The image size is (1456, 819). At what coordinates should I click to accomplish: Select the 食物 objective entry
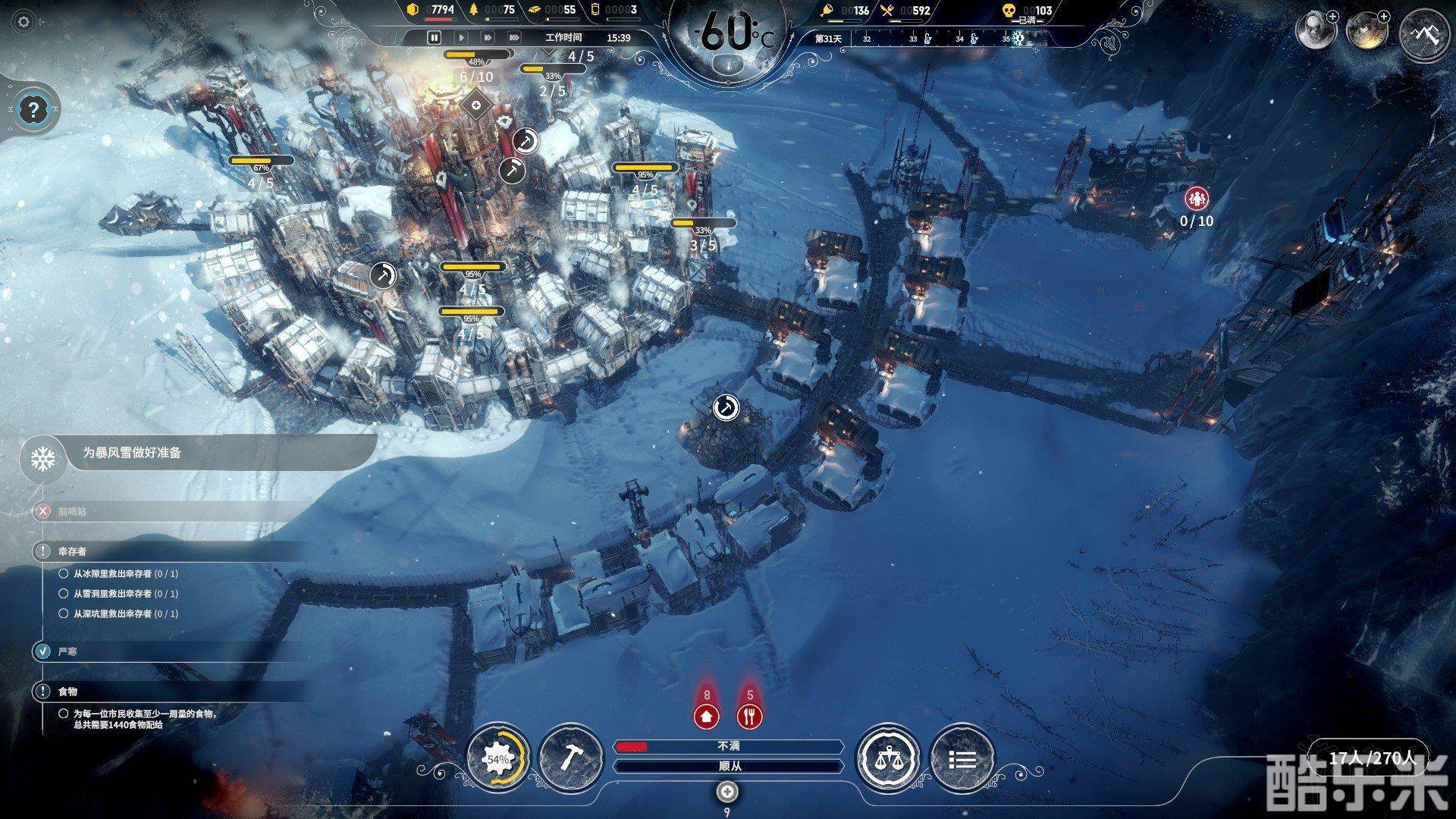[x=67, y=692]
